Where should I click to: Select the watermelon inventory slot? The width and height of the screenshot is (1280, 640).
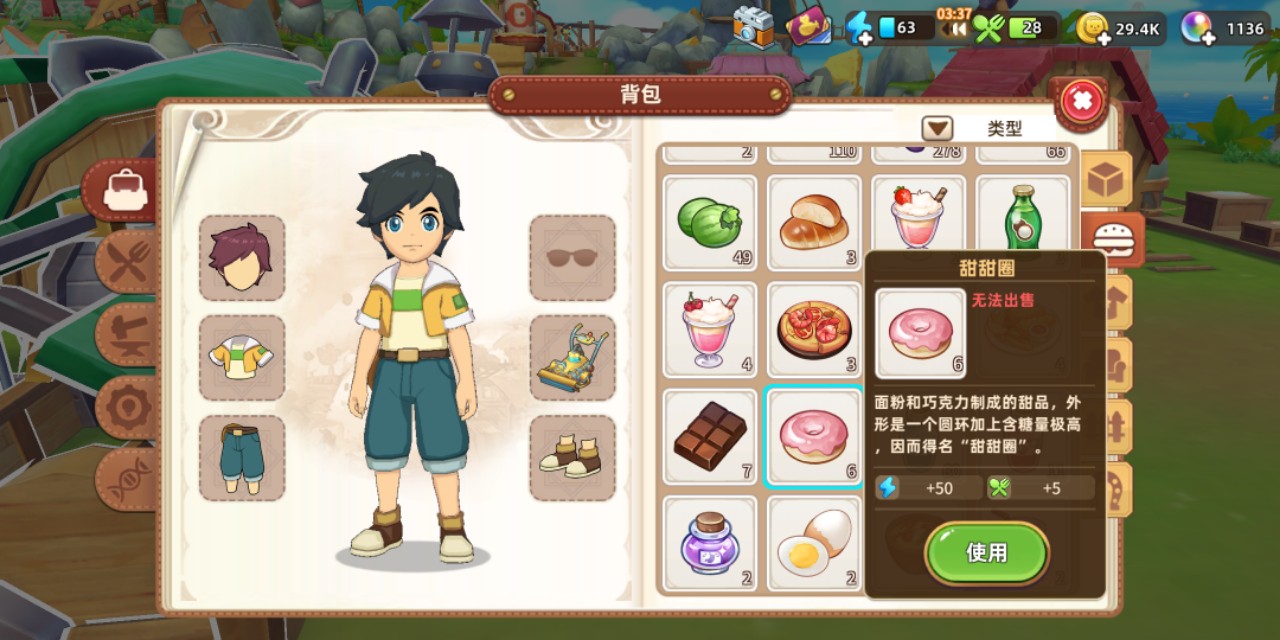click(x=710, y=223)
